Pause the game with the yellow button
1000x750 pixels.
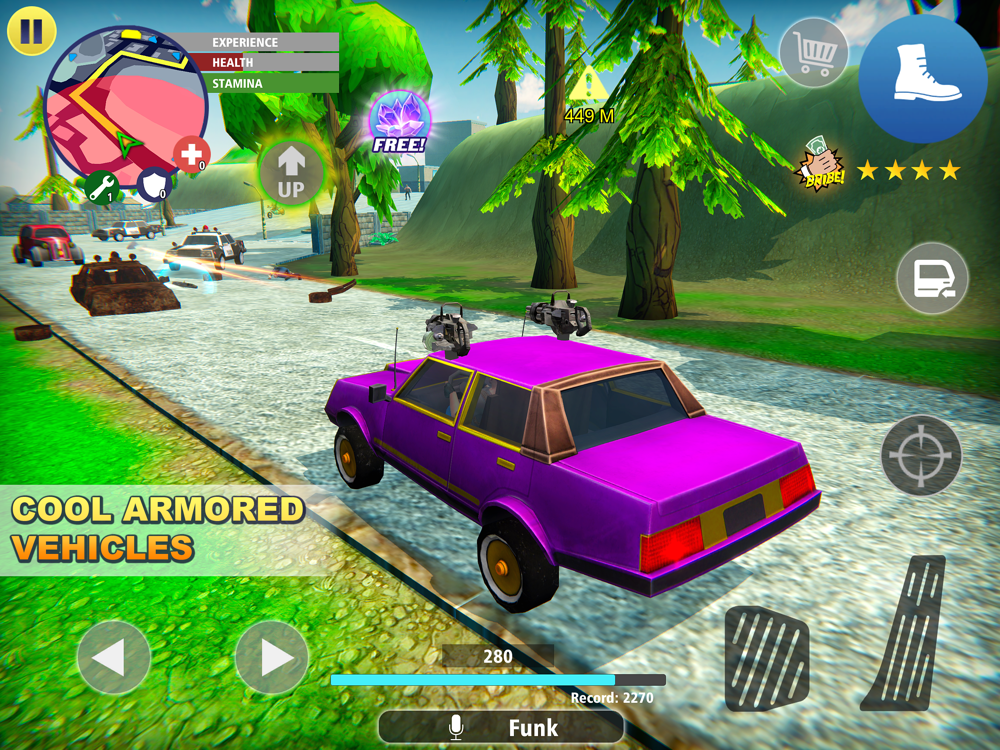pos(31,31)
